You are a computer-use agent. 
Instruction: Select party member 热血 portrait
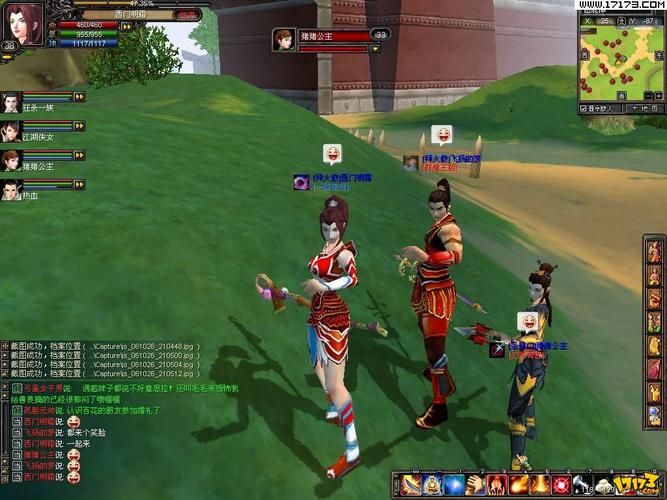coord(11,189)
